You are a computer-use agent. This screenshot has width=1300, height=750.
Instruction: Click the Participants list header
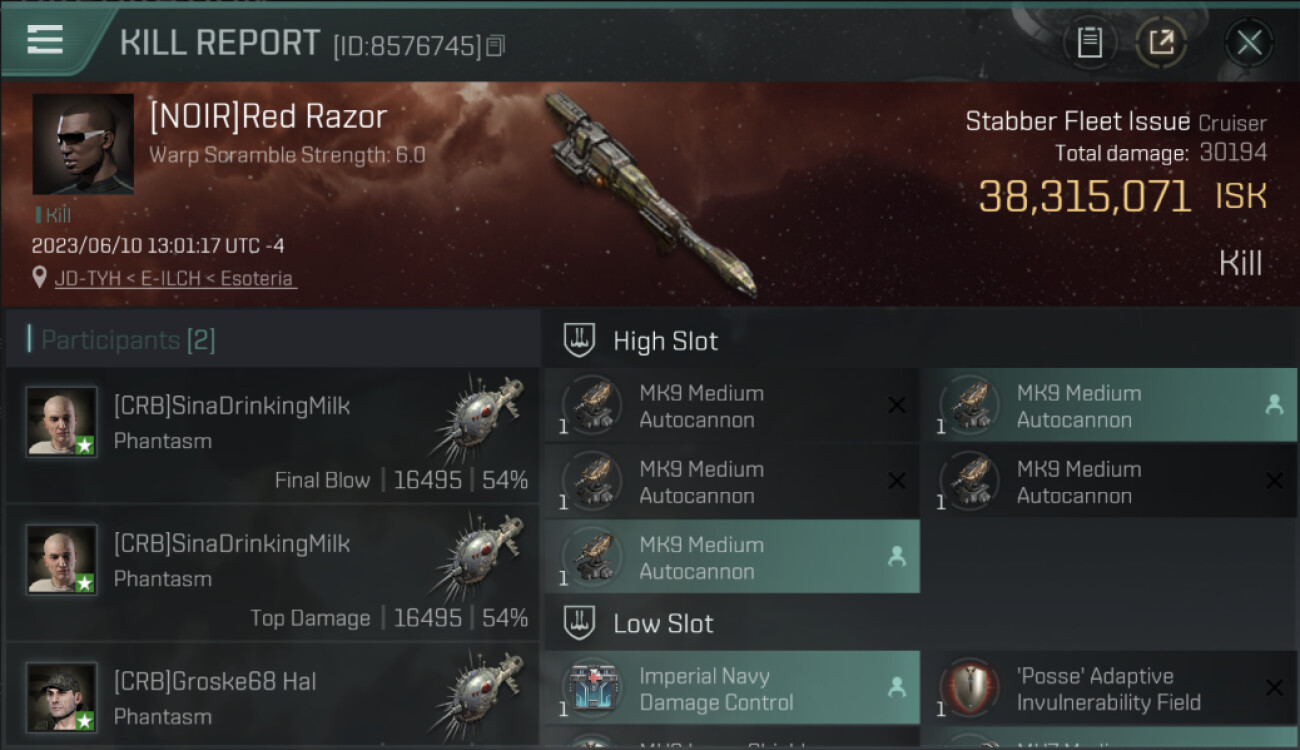click(x=128, y=340)
